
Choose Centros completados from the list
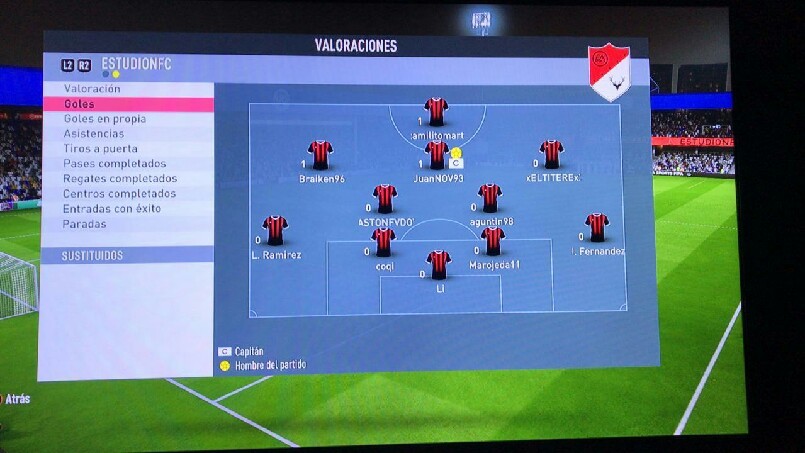click(x=119, y=194)
